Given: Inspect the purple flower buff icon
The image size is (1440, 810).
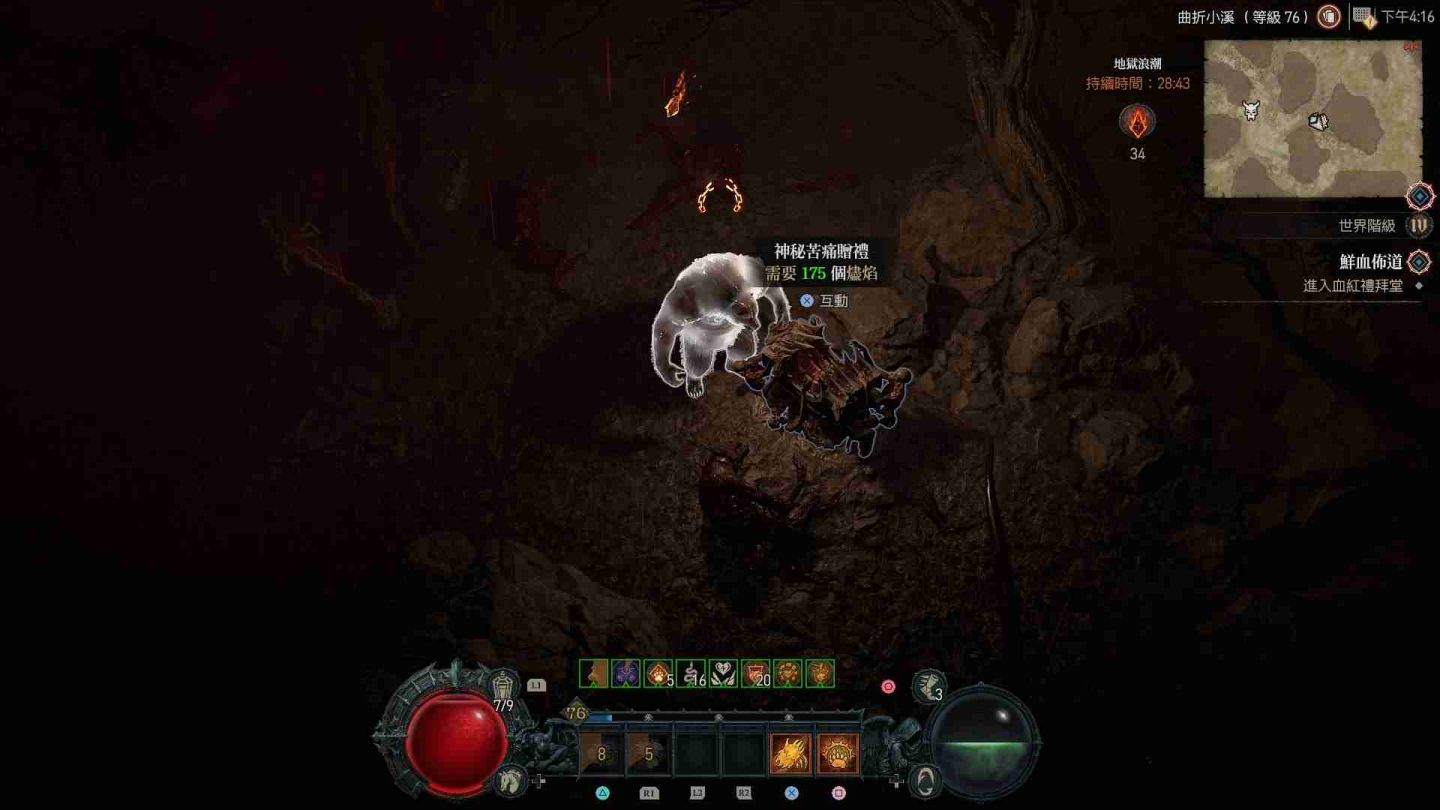Looking at the screenshot, I should (x=626, y=674).
